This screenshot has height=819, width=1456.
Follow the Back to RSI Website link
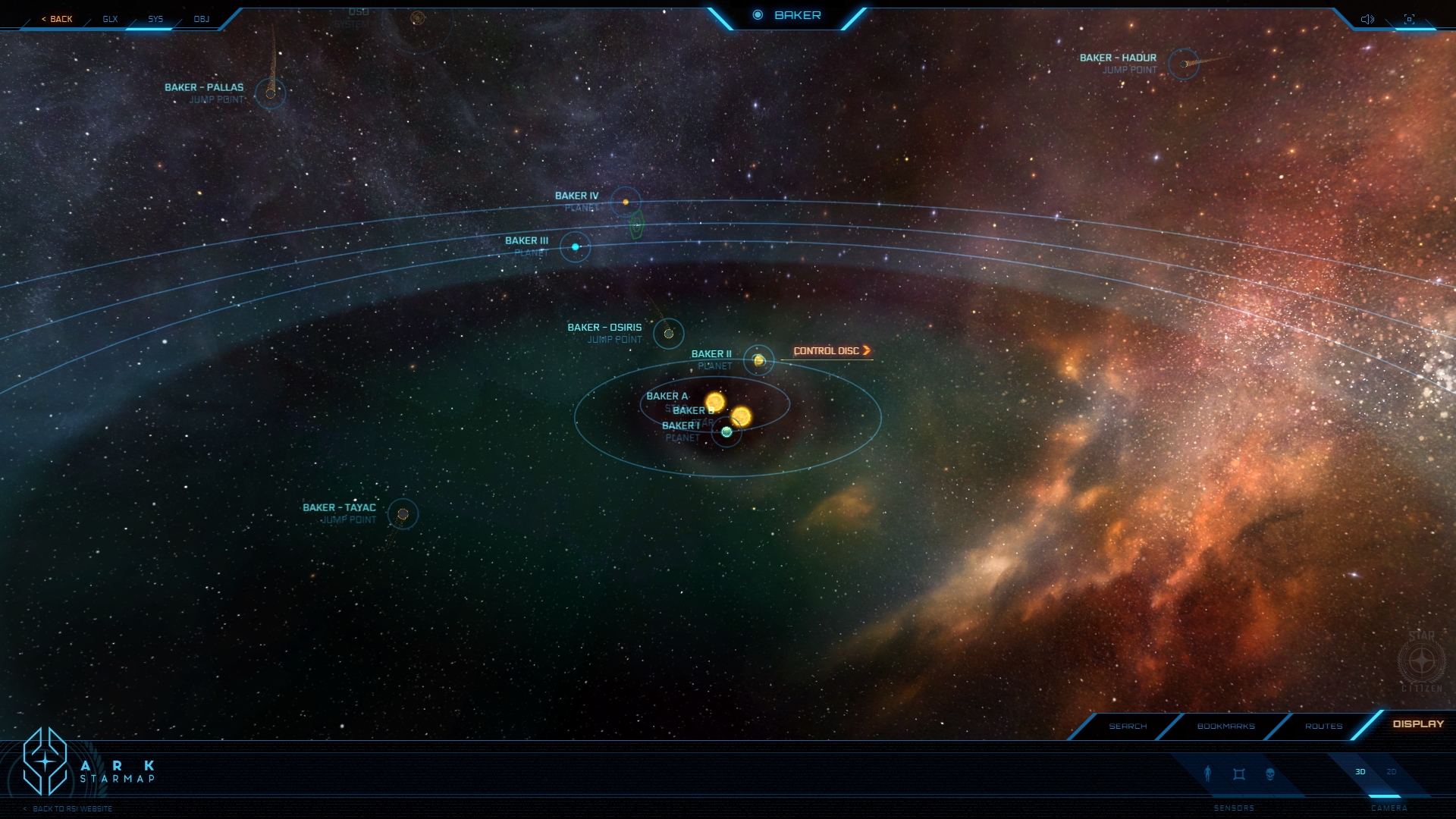[72, 809]
